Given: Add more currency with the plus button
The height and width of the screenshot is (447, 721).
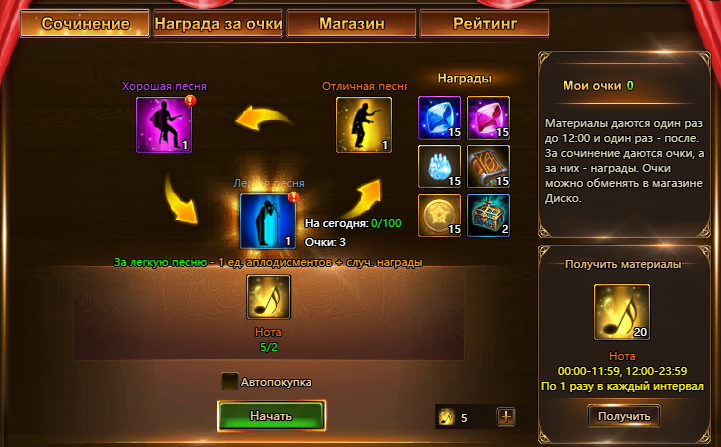Looking at the screenshot, I should (506, 417).
